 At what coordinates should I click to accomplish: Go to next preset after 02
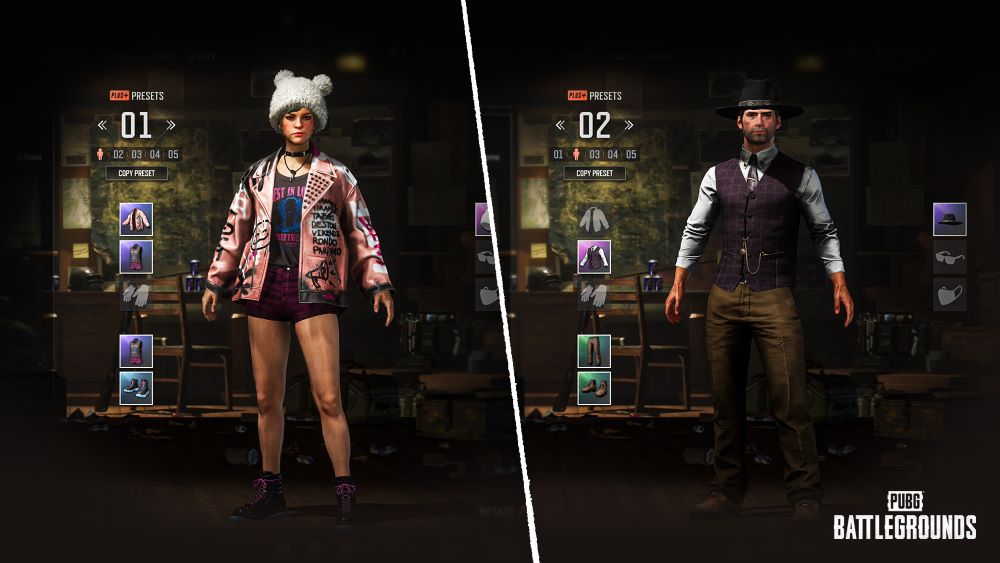click(x=628, y=126)
